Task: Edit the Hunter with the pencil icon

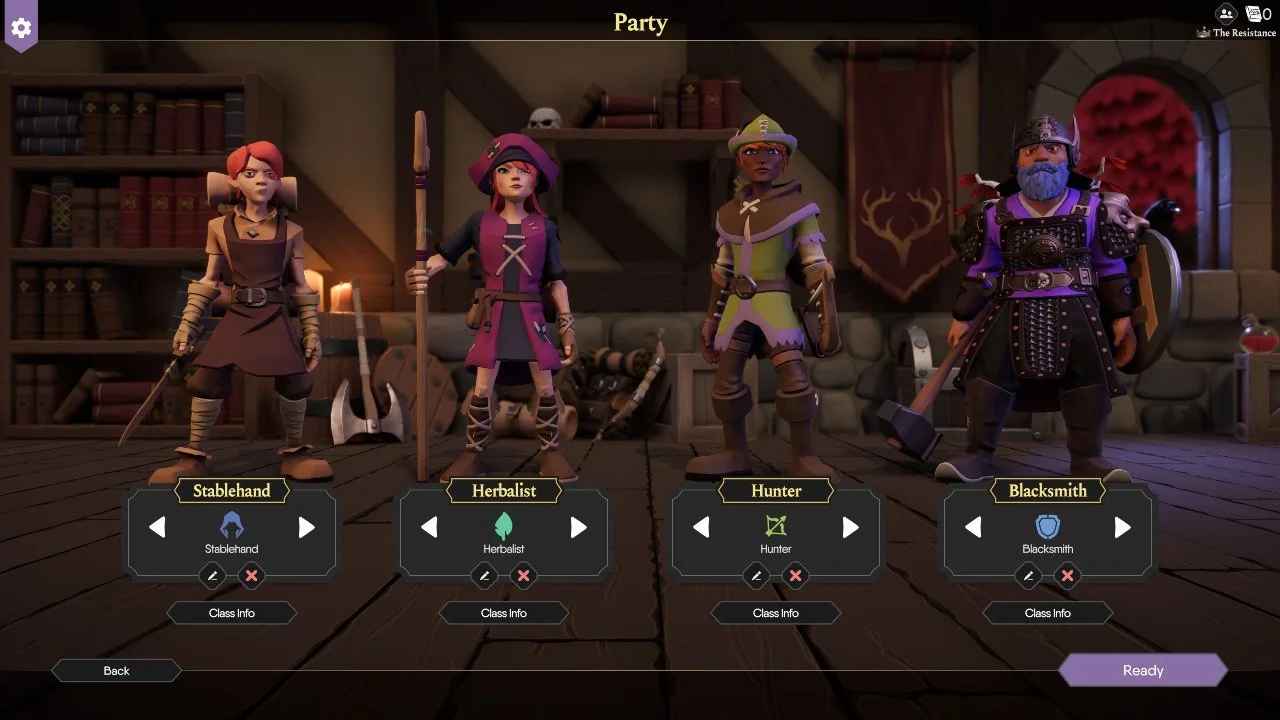Action: (756, 575)
